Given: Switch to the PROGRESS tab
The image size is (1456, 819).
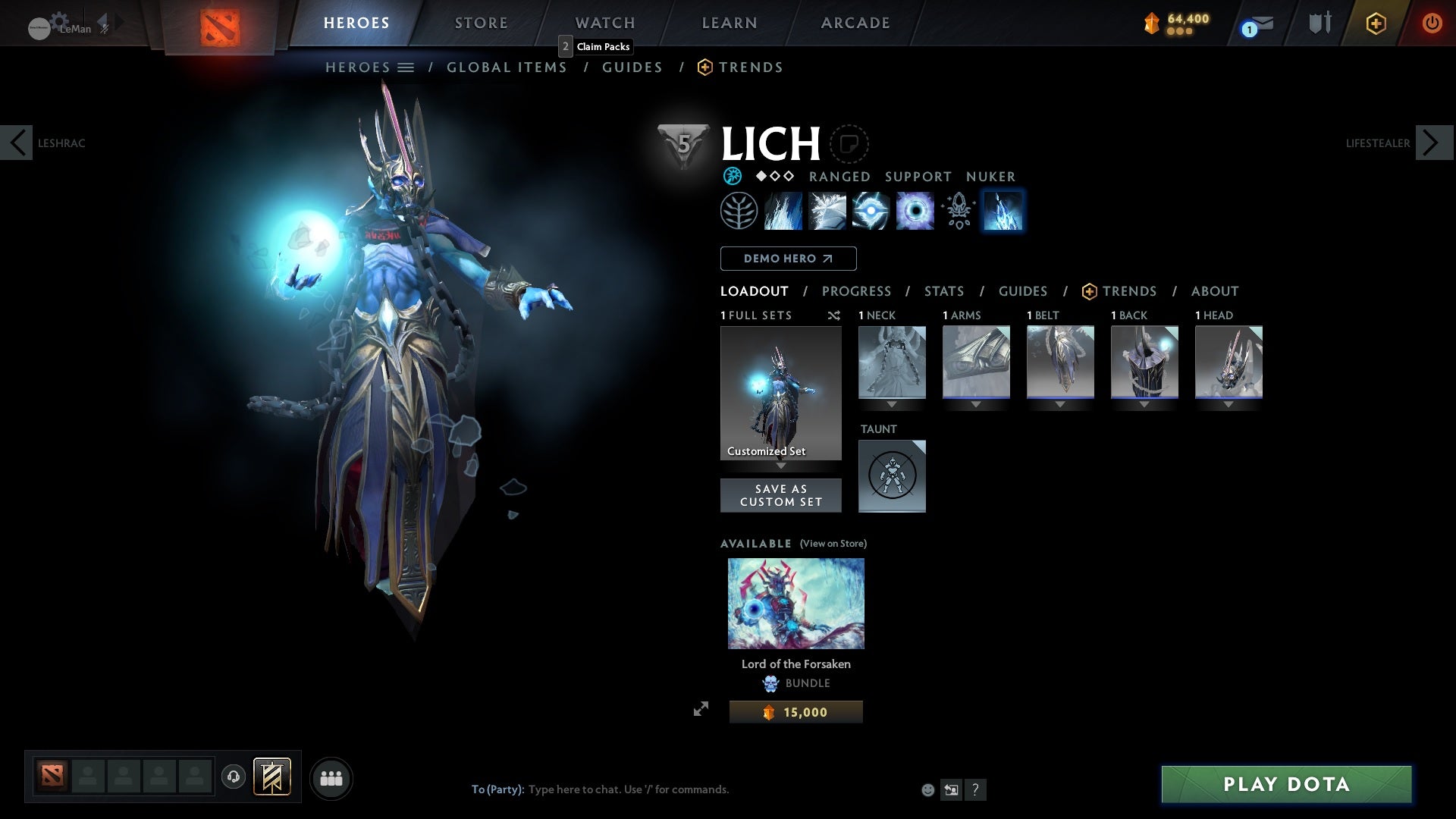Looking at the screenshot, I should tap(857, 291).
